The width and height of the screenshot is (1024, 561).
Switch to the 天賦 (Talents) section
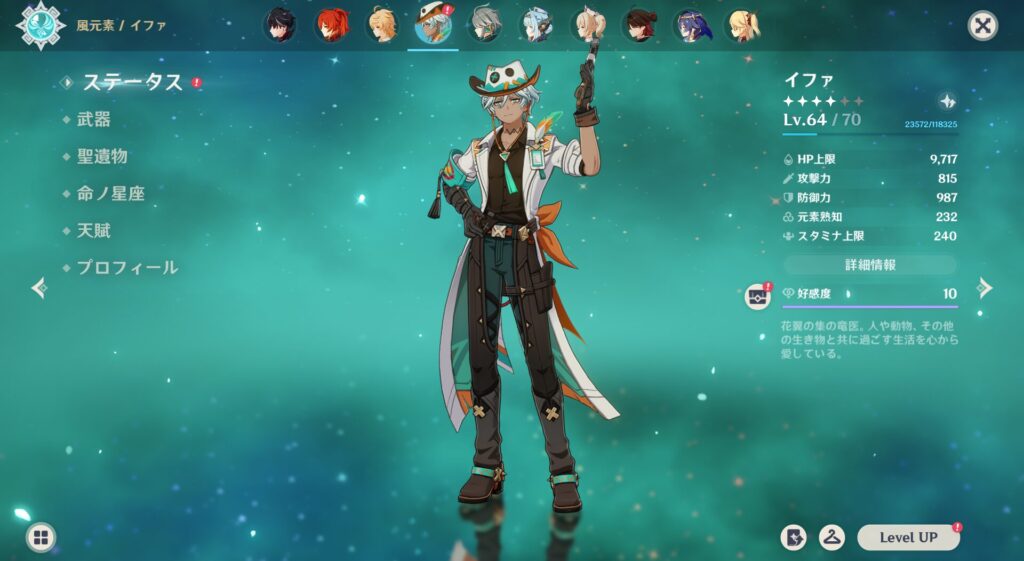pyautogui.click(x=94, y=230)
